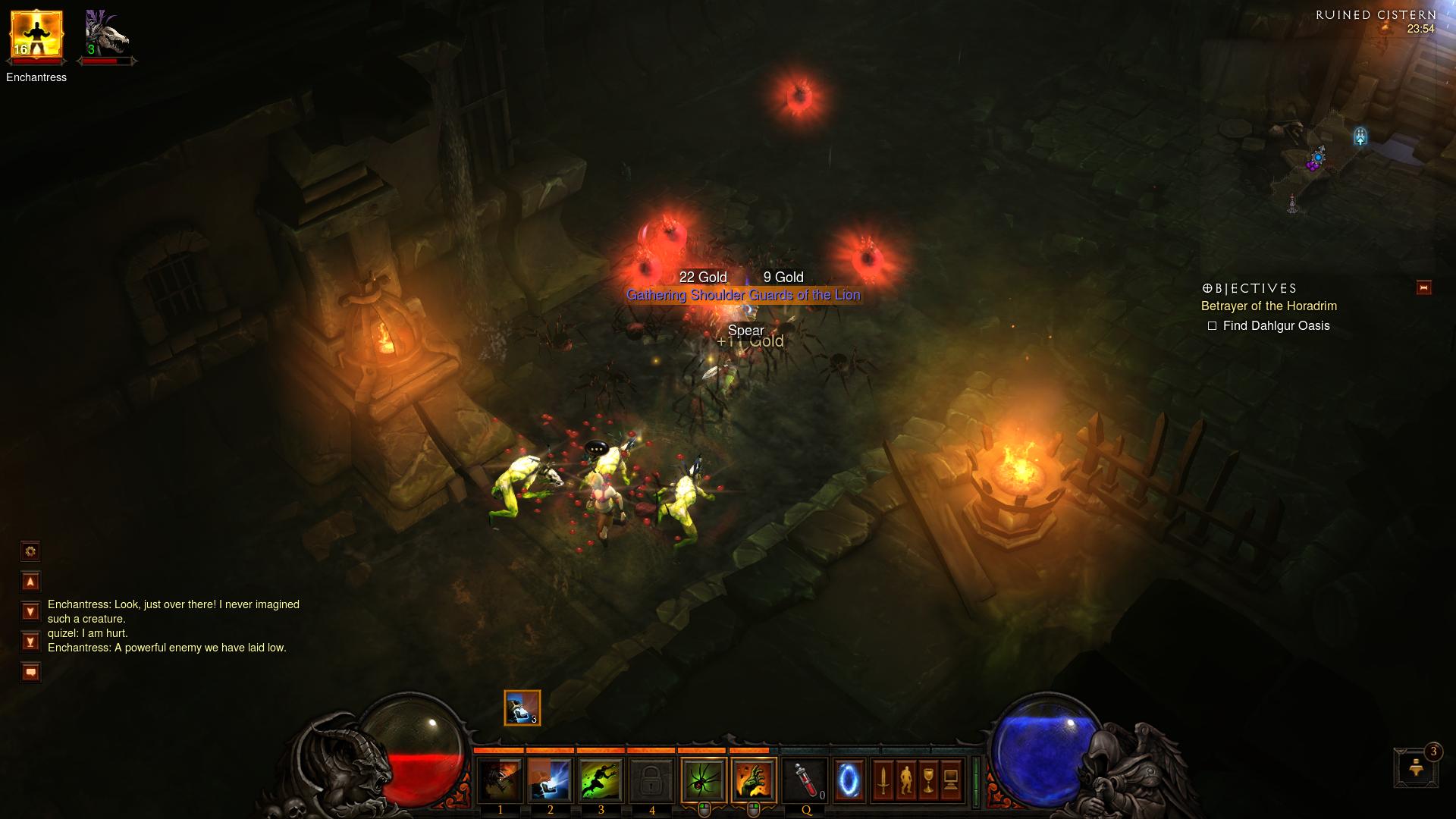Click the notification button with badge 3
Image resolution: width=1456 pixels, height=819 pixels.
(x=1415, y=768)
